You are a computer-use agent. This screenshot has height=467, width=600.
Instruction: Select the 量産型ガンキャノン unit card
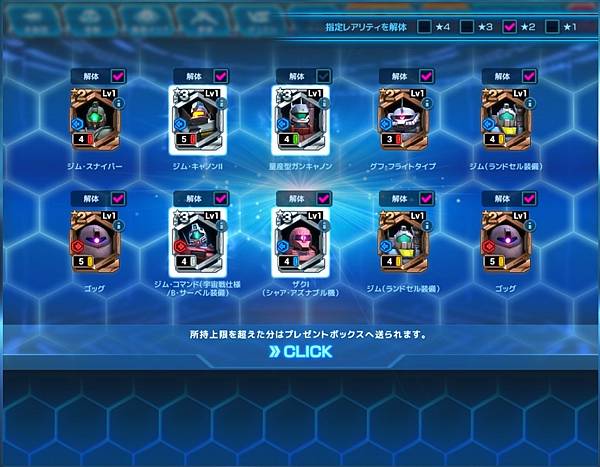pos(299,119)
